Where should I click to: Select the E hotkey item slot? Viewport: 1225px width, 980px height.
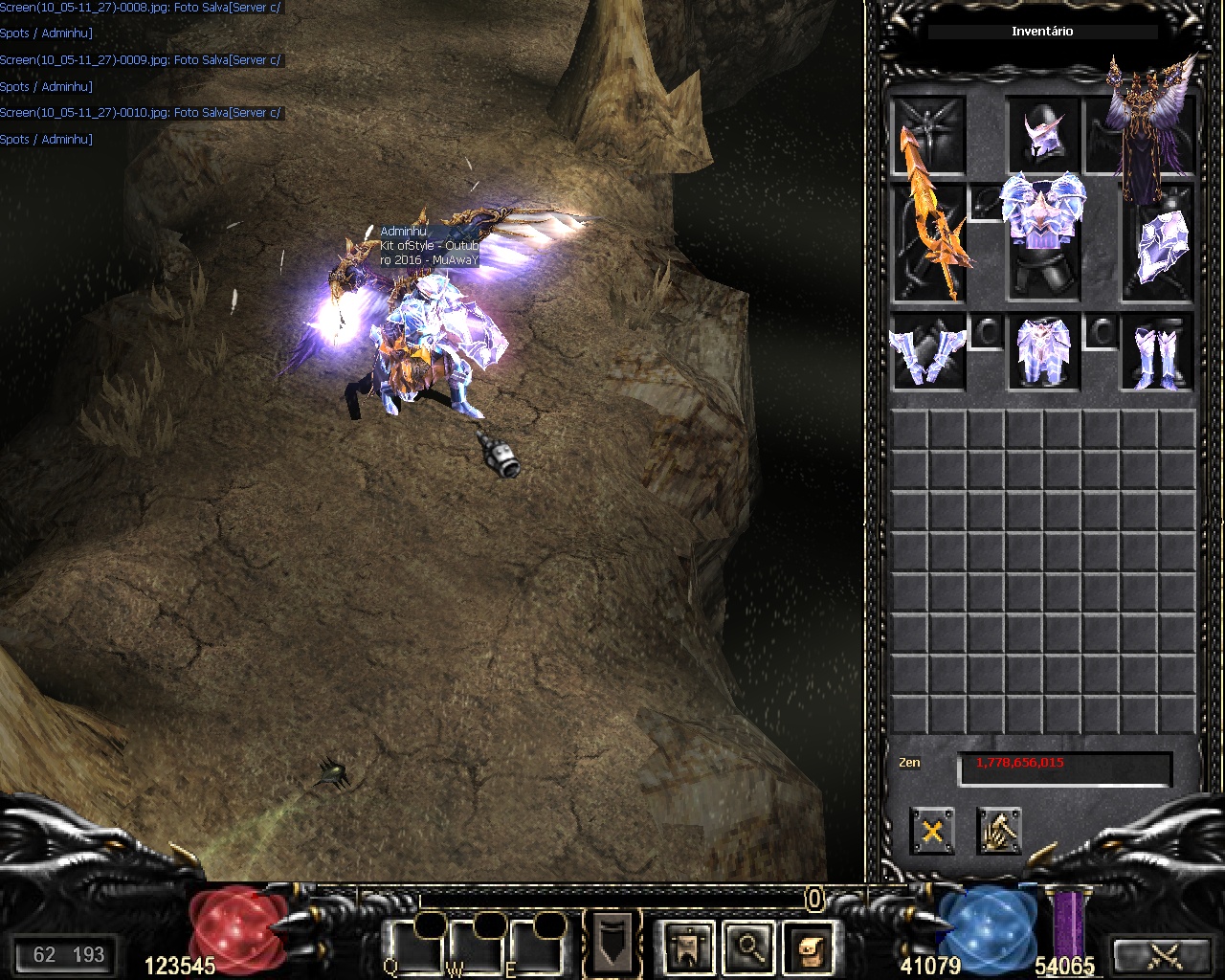536,947
